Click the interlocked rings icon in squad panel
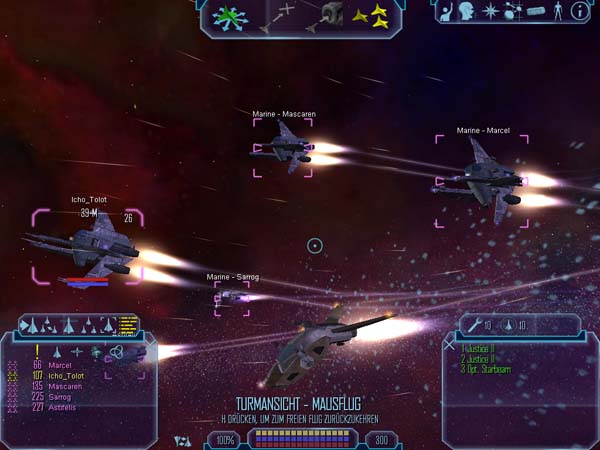Viewport: 600px width, 450px height. 117,351
